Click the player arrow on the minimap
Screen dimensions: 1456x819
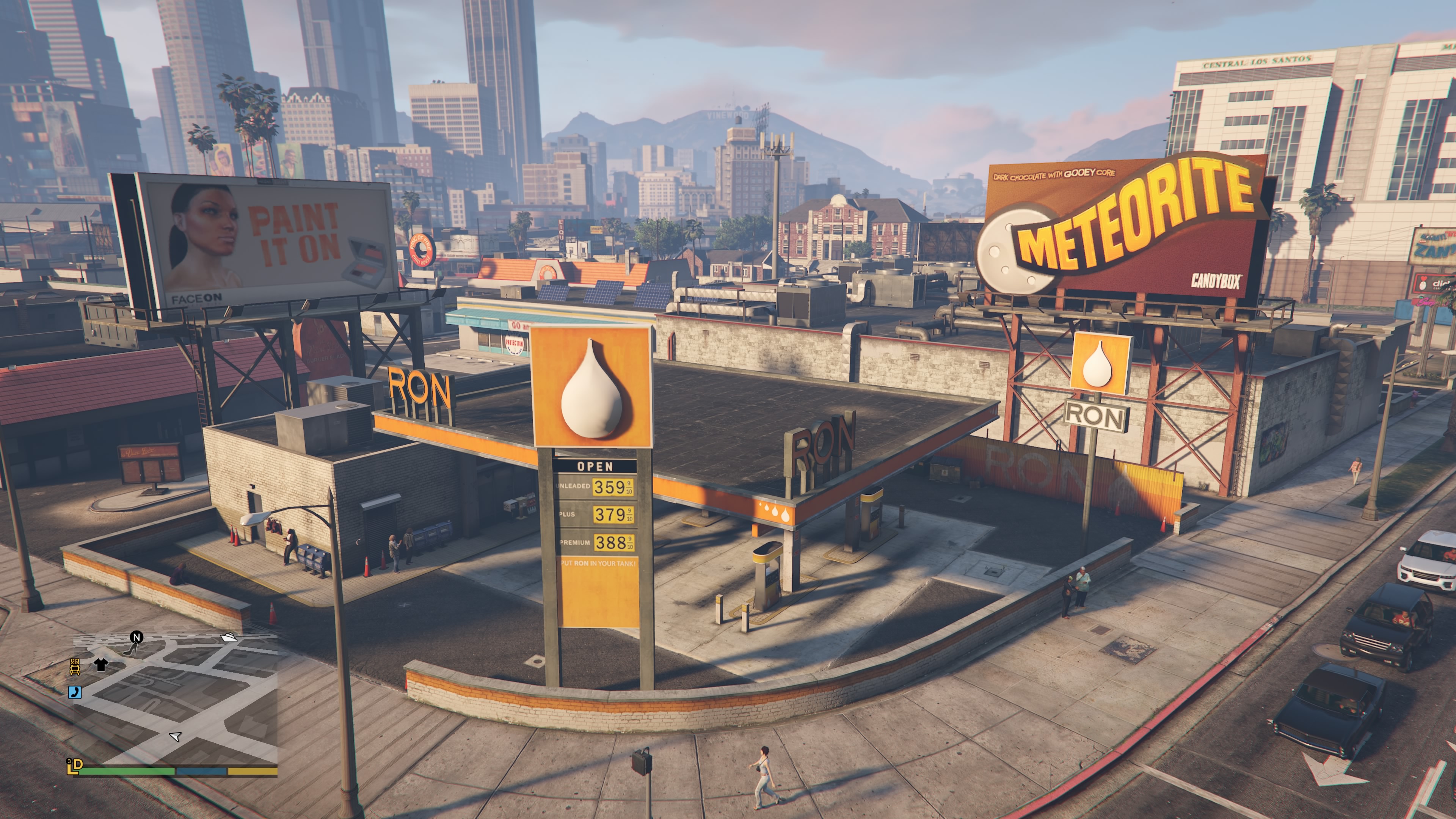(175, 736)
